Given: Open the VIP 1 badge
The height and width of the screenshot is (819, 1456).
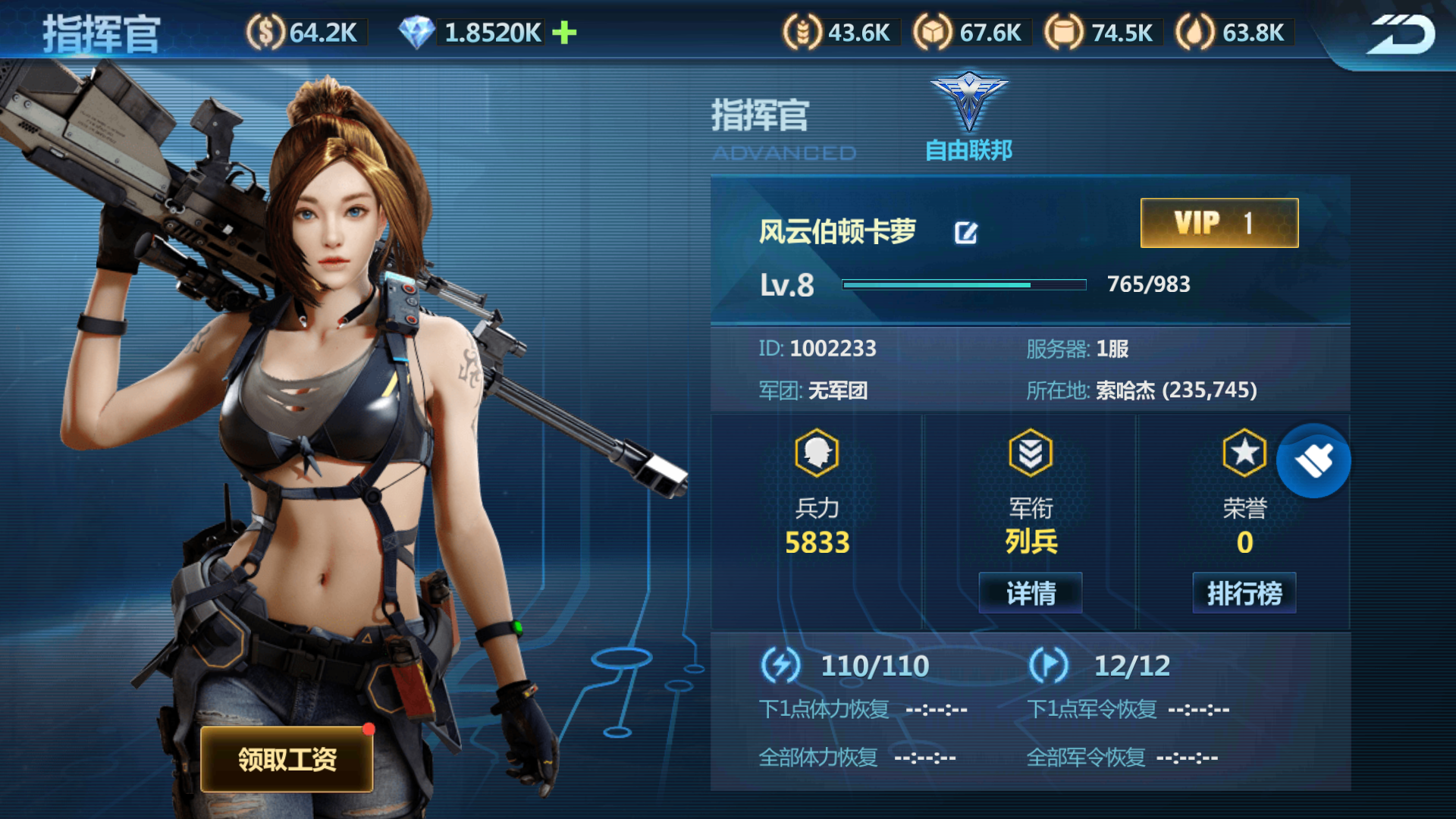Looking at the screenshot, I should tap(1219, 223).
